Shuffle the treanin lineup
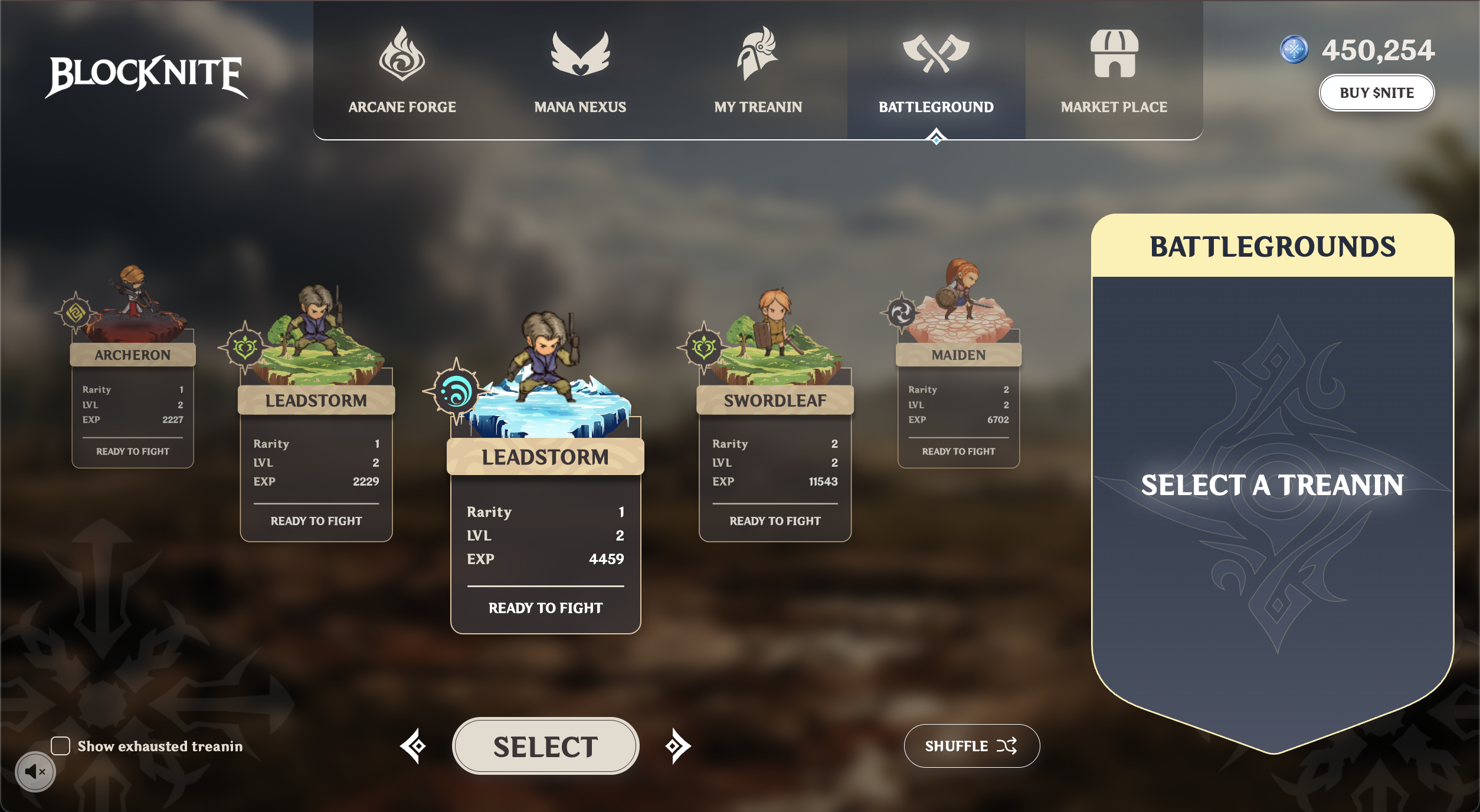This screenshot has width=1480, height=812. (971, 745)
